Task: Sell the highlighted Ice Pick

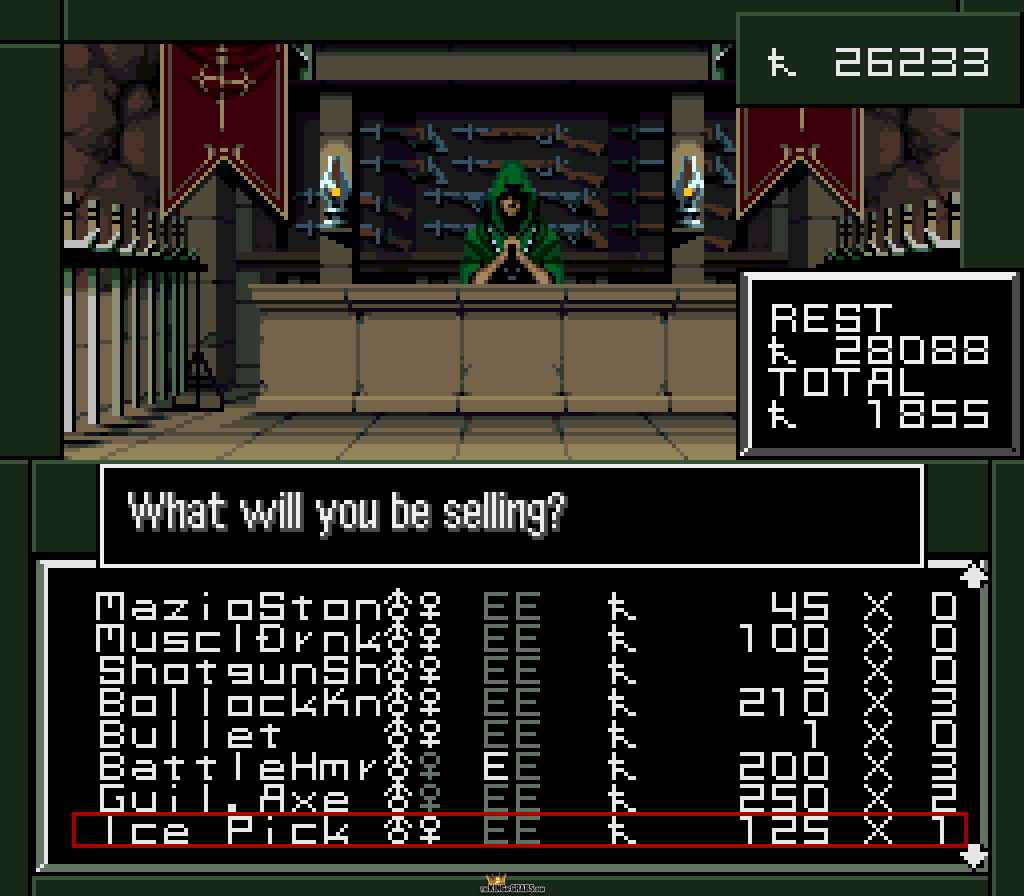Action: [520, 830]
